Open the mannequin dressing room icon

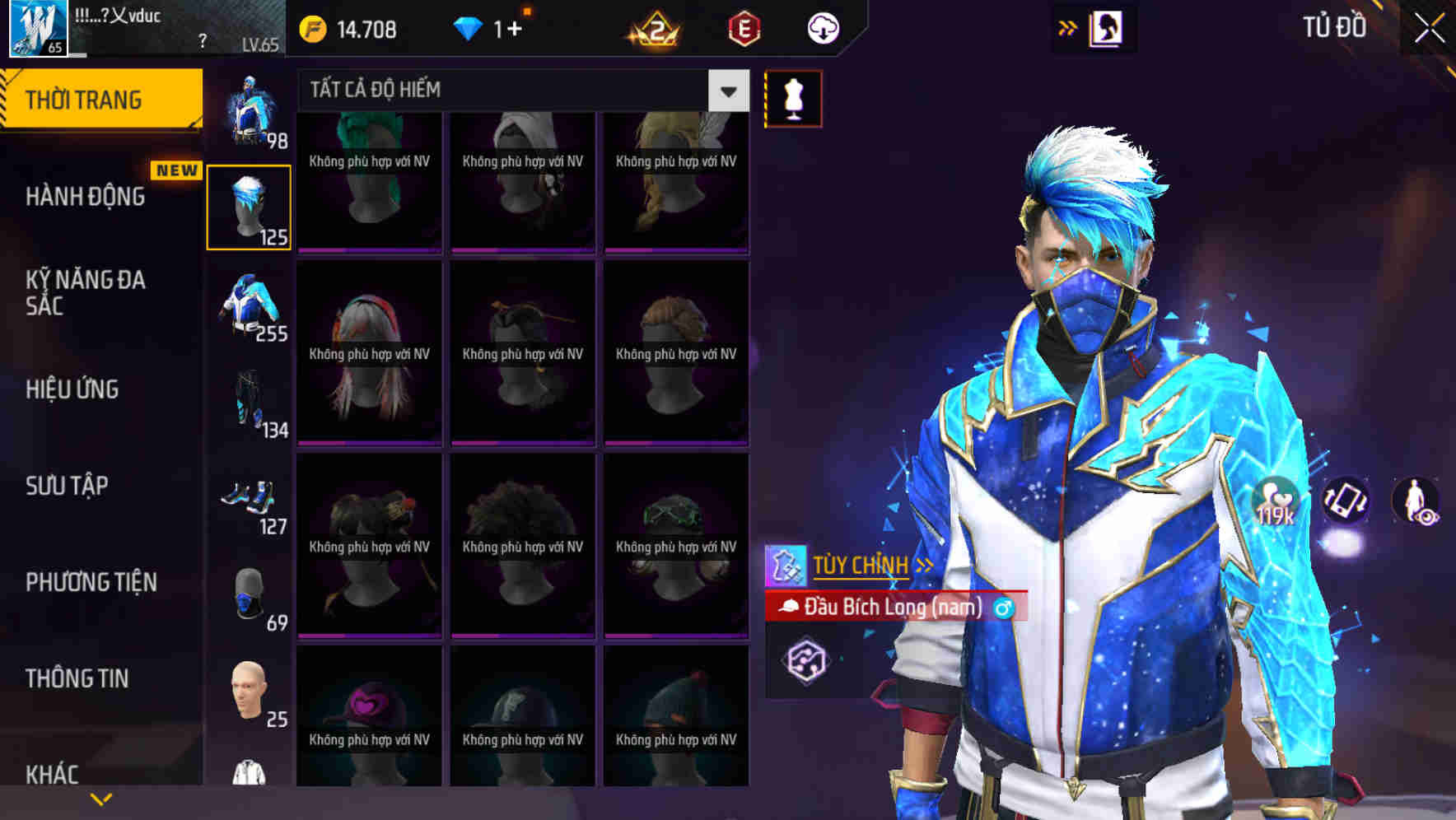pos(793,97)
